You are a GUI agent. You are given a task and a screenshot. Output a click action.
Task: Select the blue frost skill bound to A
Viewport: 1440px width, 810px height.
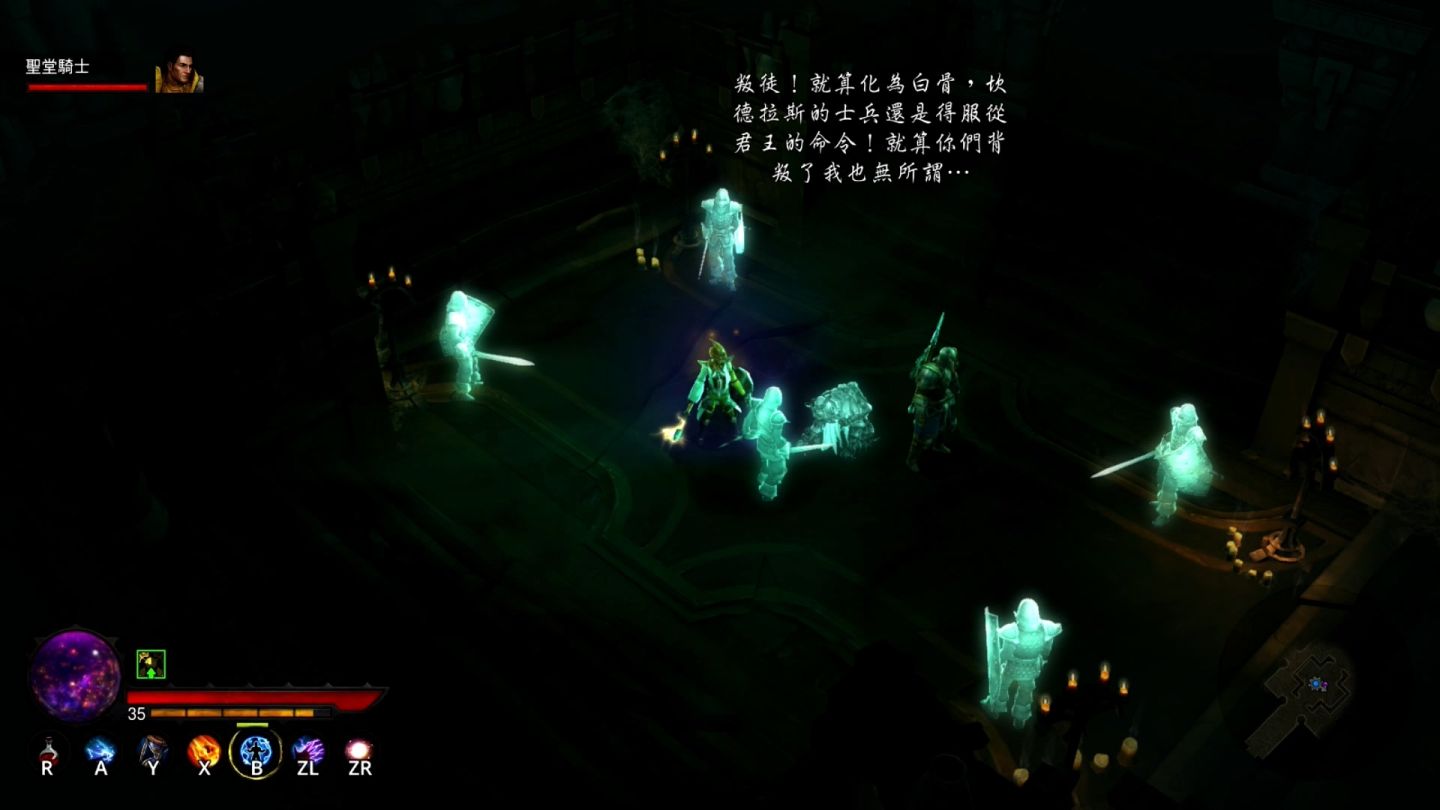tap(99, 751)
